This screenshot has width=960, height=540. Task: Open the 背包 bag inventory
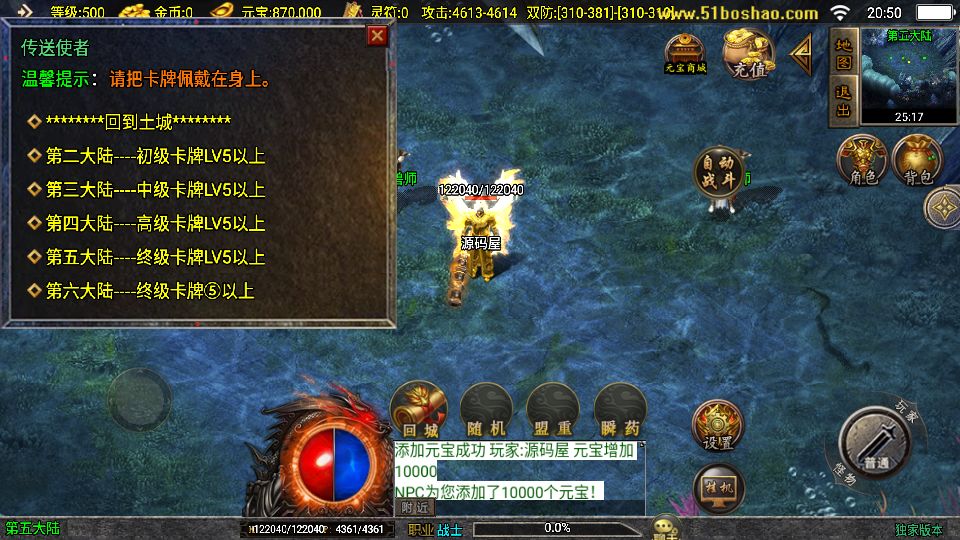pyautogui.click(x=918, y=160)
